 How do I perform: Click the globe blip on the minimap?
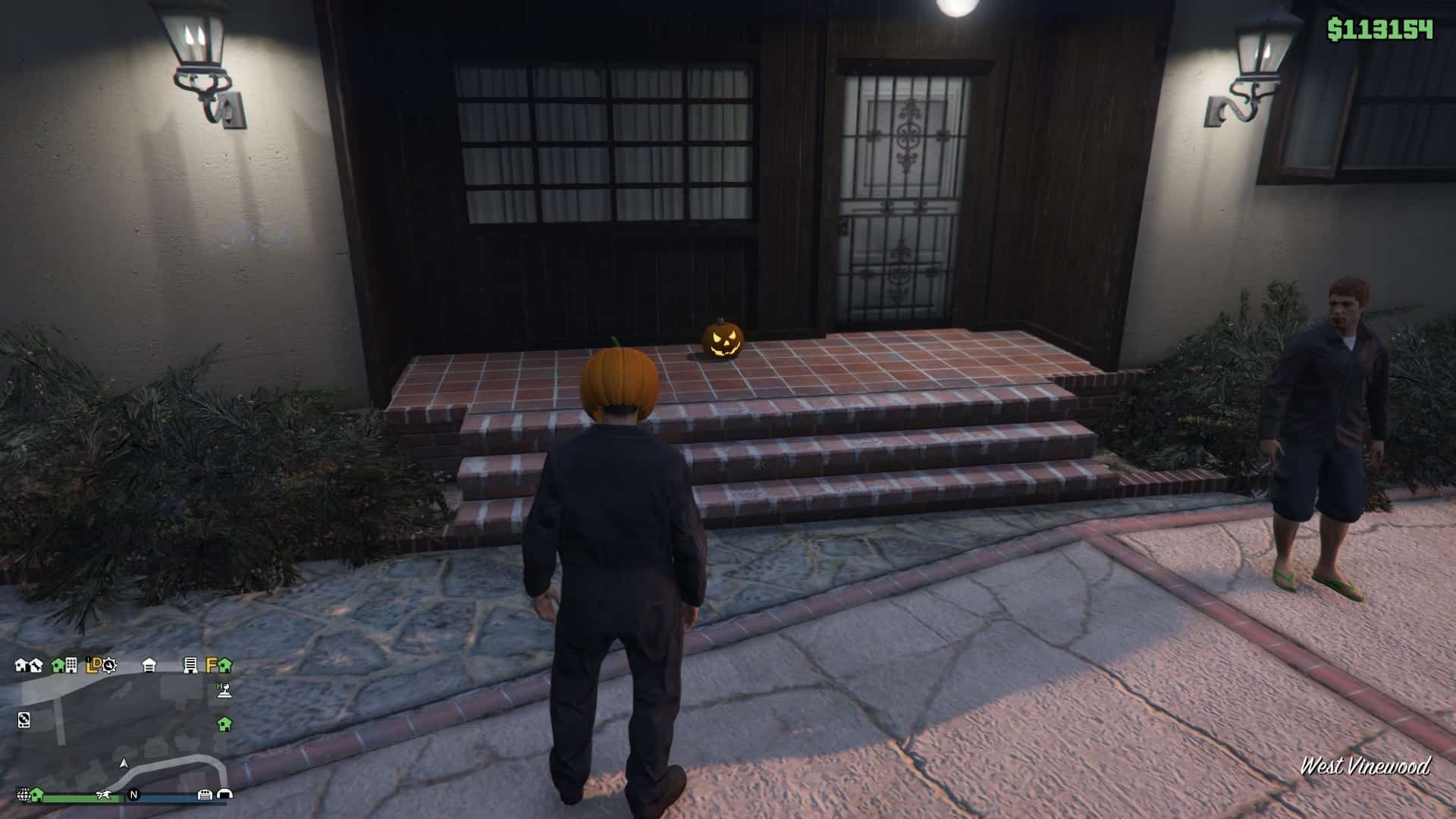pyautogui.click(x=24, y=795)
